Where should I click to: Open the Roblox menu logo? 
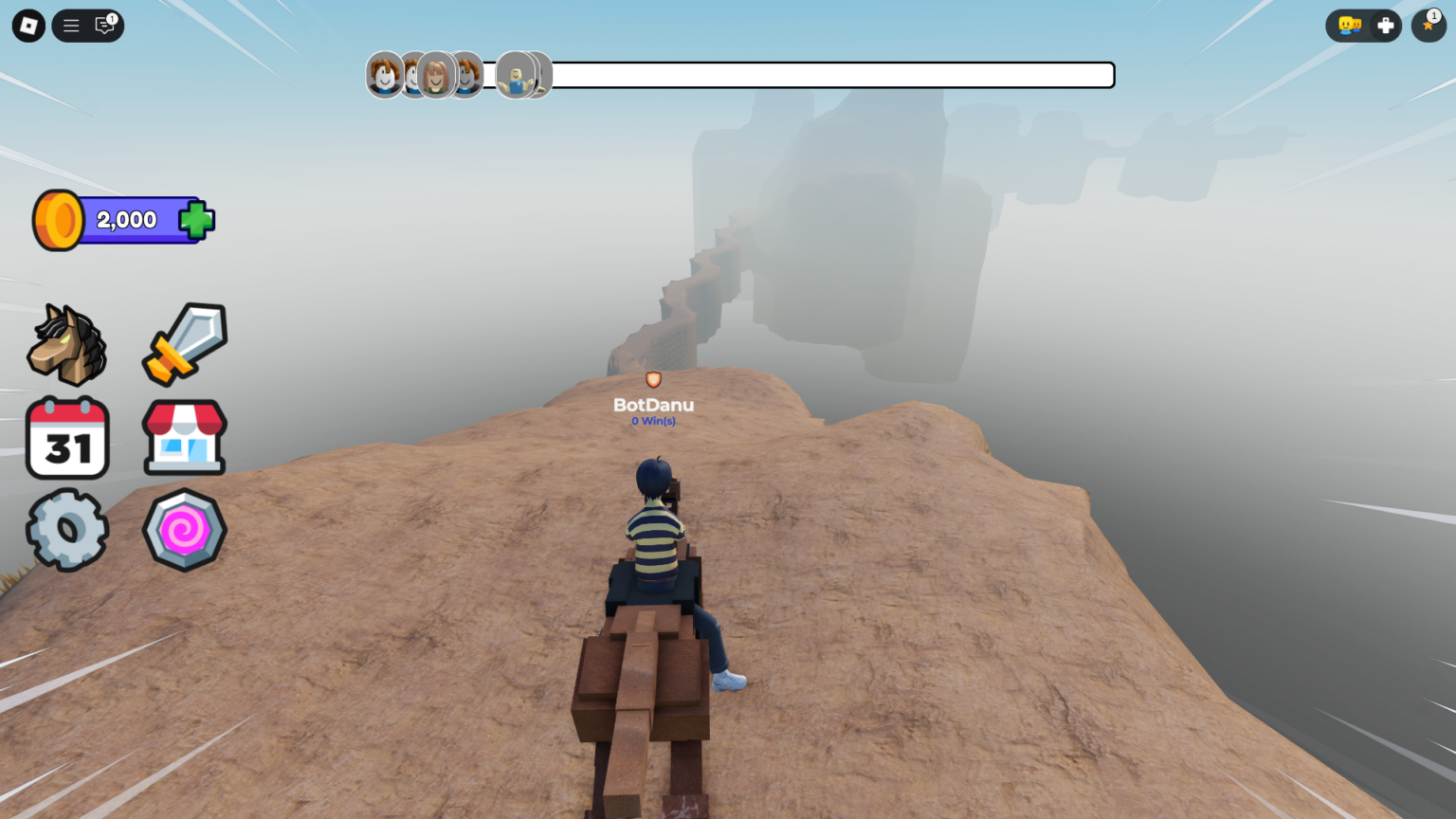click(27, 26)
